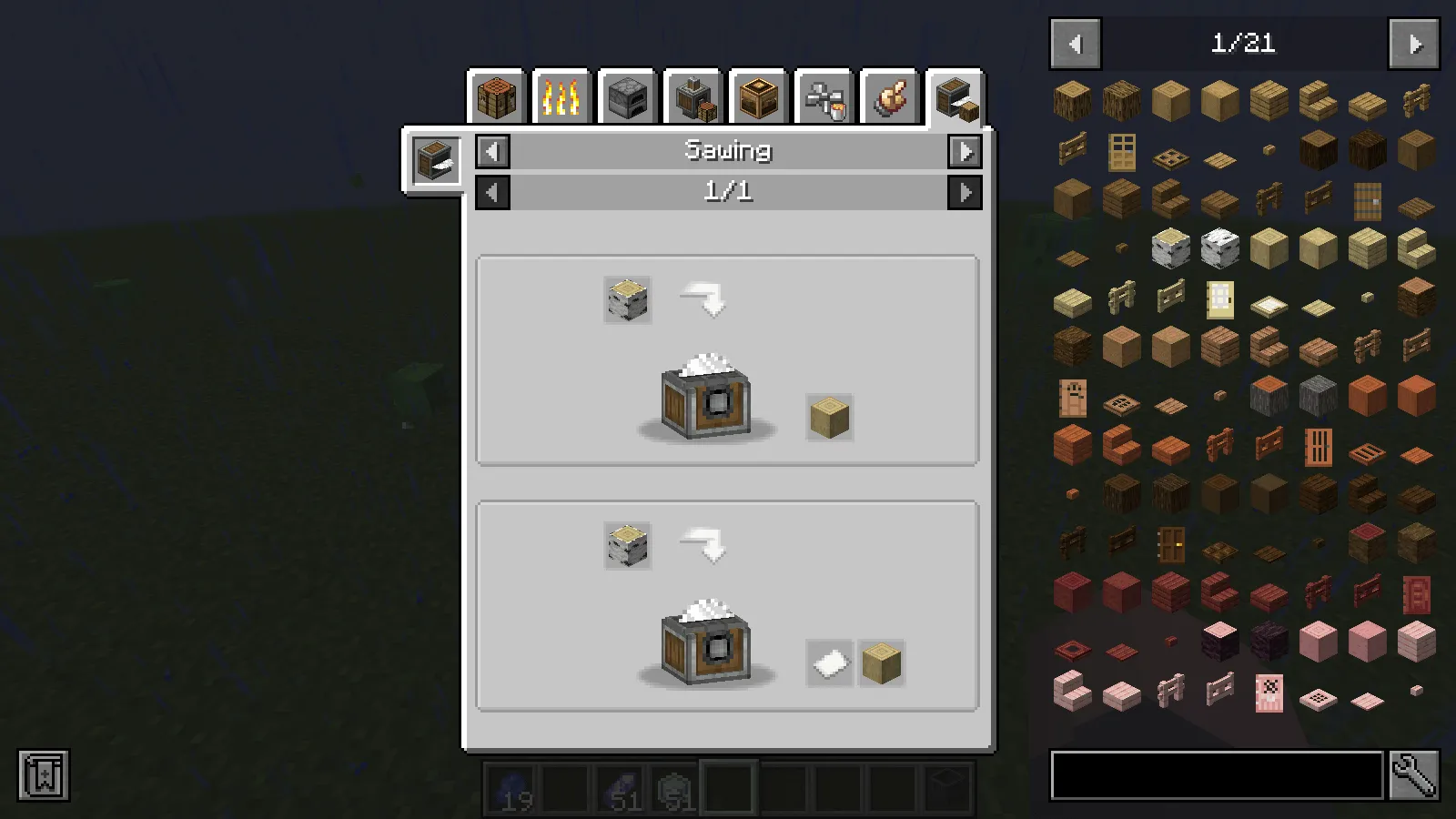
Task: Click the birch log ingredient in the top recipe
Action: tap(626, 301)
